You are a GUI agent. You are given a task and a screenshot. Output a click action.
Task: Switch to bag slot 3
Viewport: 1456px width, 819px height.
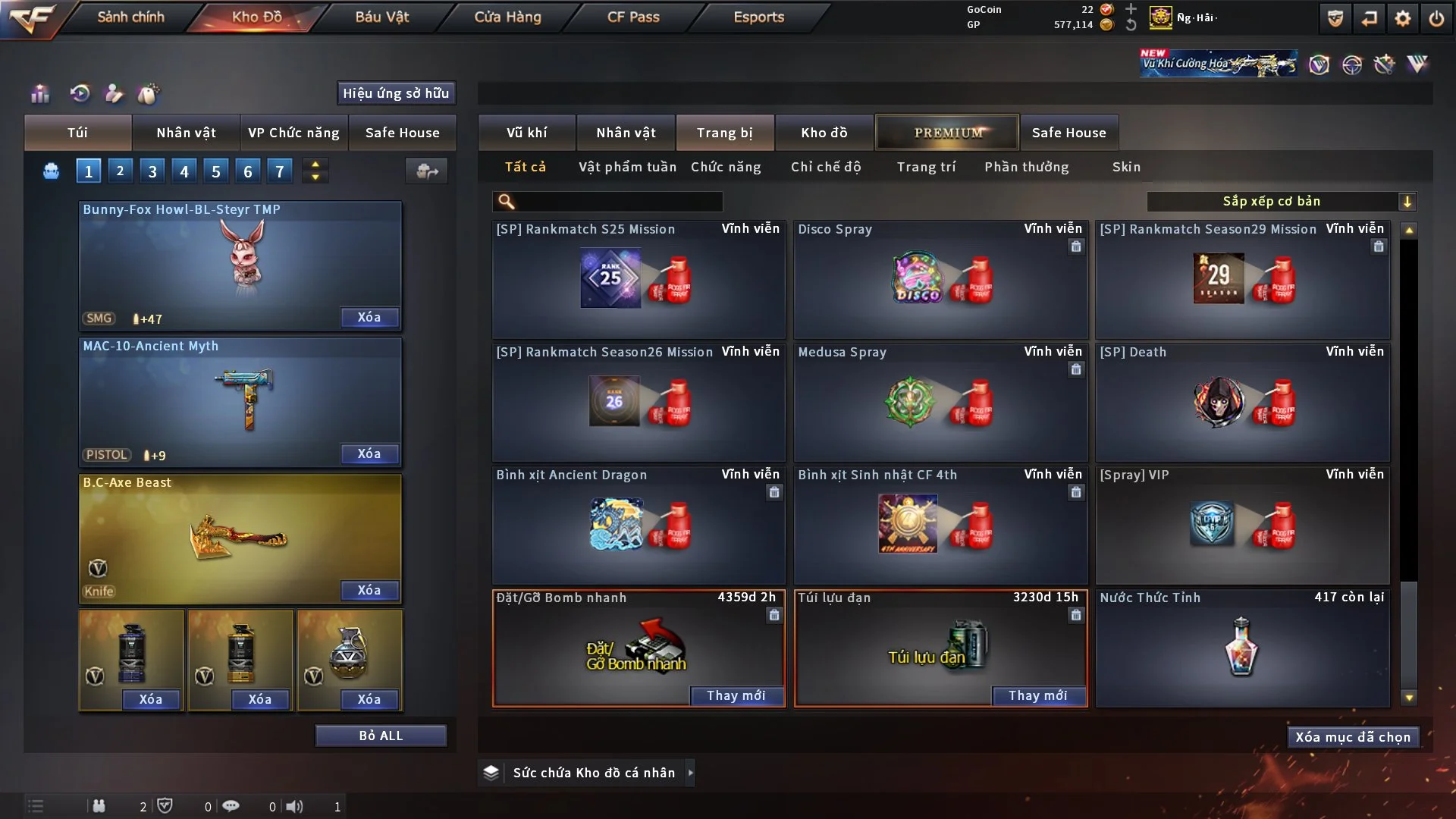tap(152, 171)
